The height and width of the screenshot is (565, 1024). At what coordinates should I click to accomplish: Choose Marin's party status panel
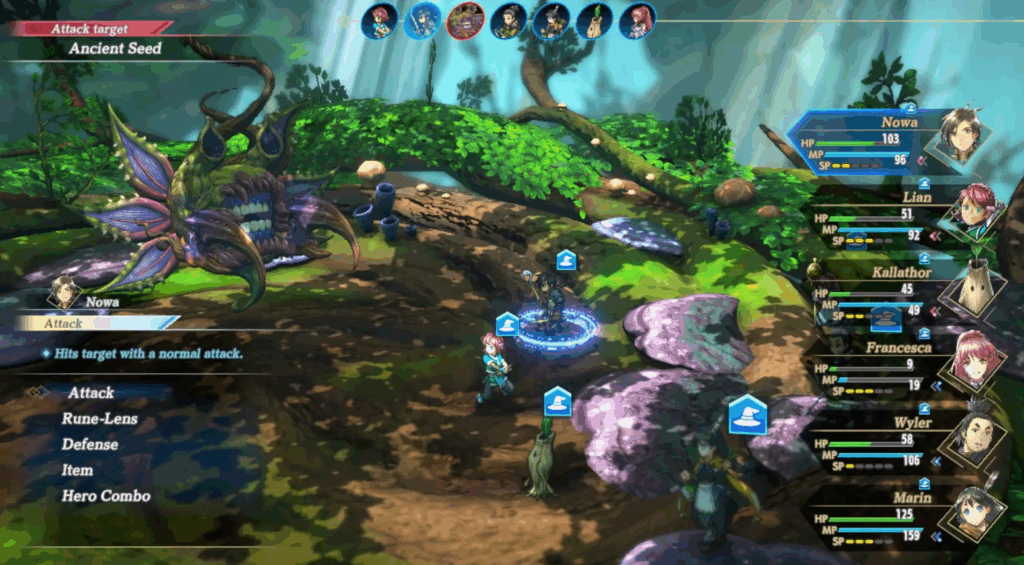890,517
